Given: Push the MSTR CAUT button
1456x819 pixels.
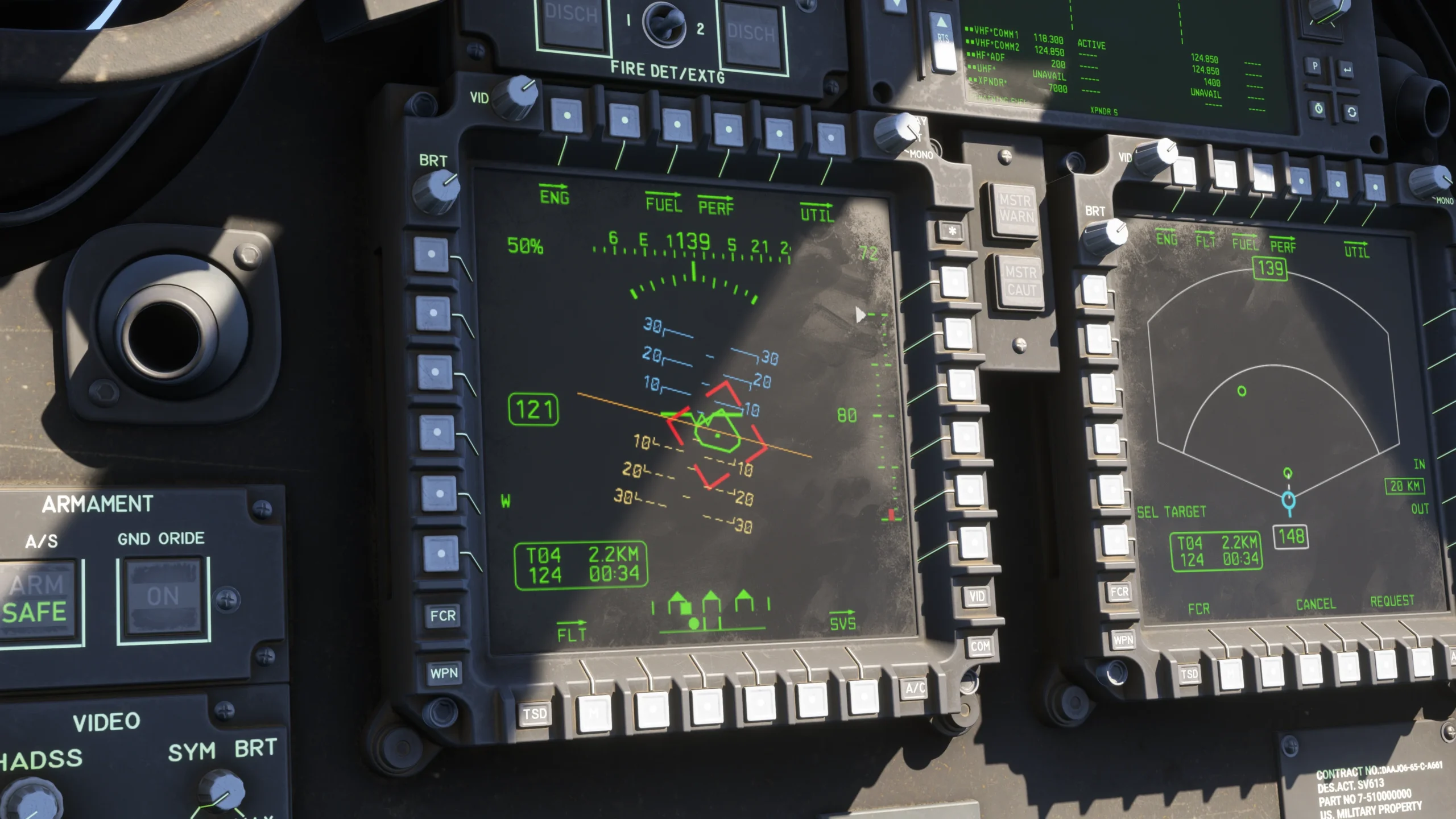Looking at the screenshot, I should 1021,281.
